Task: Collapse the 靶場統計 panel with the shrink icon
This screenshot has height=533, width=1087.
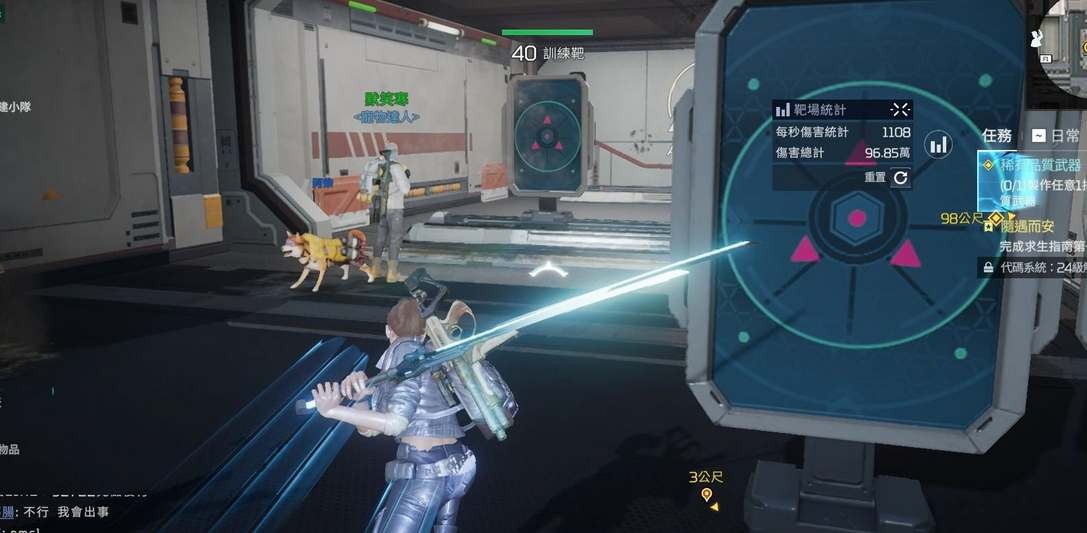Action: tap(900, 110)
